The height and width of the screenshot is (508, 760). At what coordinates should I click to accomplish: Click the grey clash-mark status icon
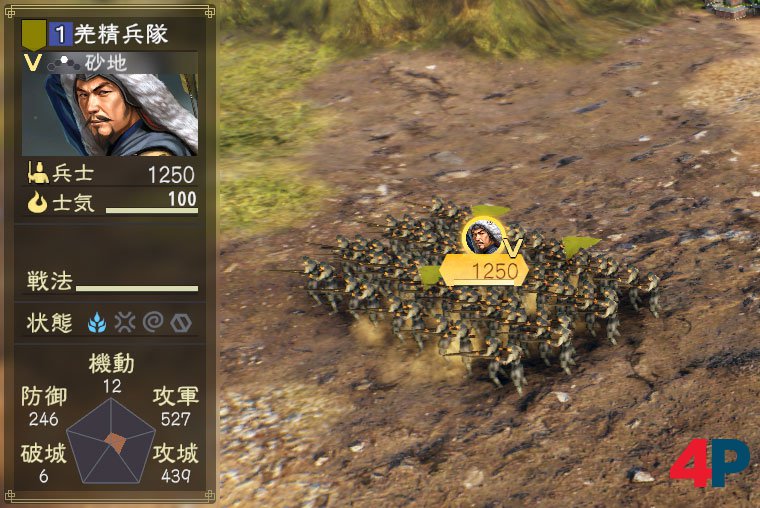click(125, 322)
